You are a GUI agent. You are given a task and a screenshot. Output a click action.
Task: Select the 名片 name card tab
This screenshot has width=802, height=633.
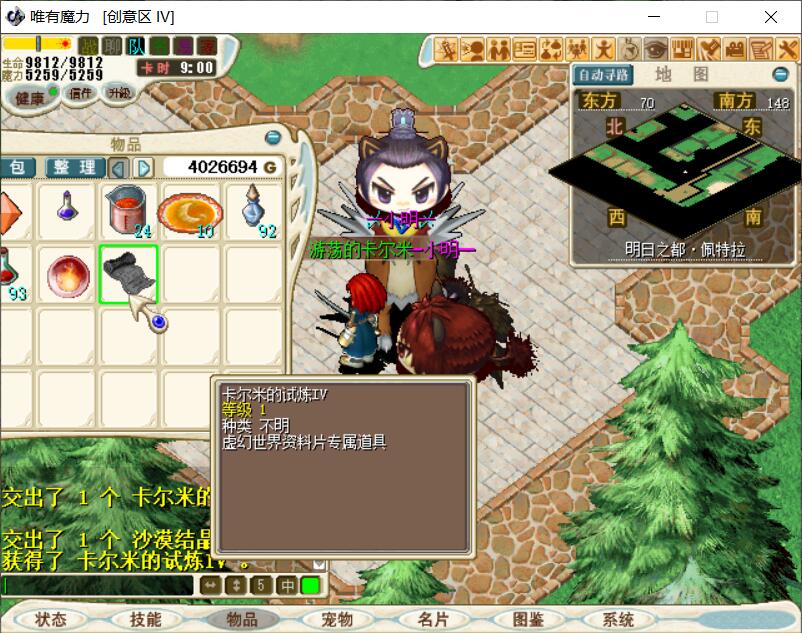point(433,619)
